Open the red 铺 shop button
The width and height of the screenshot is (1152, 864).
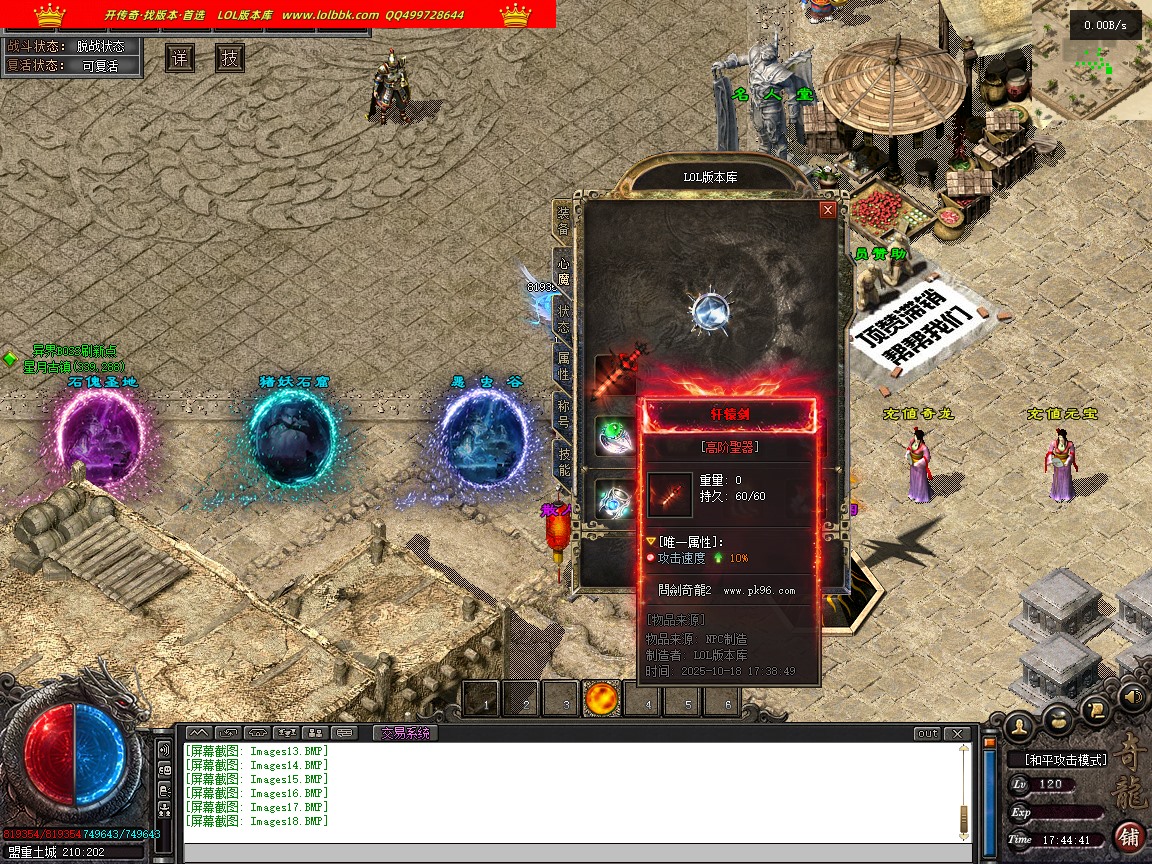(1129, 836)
